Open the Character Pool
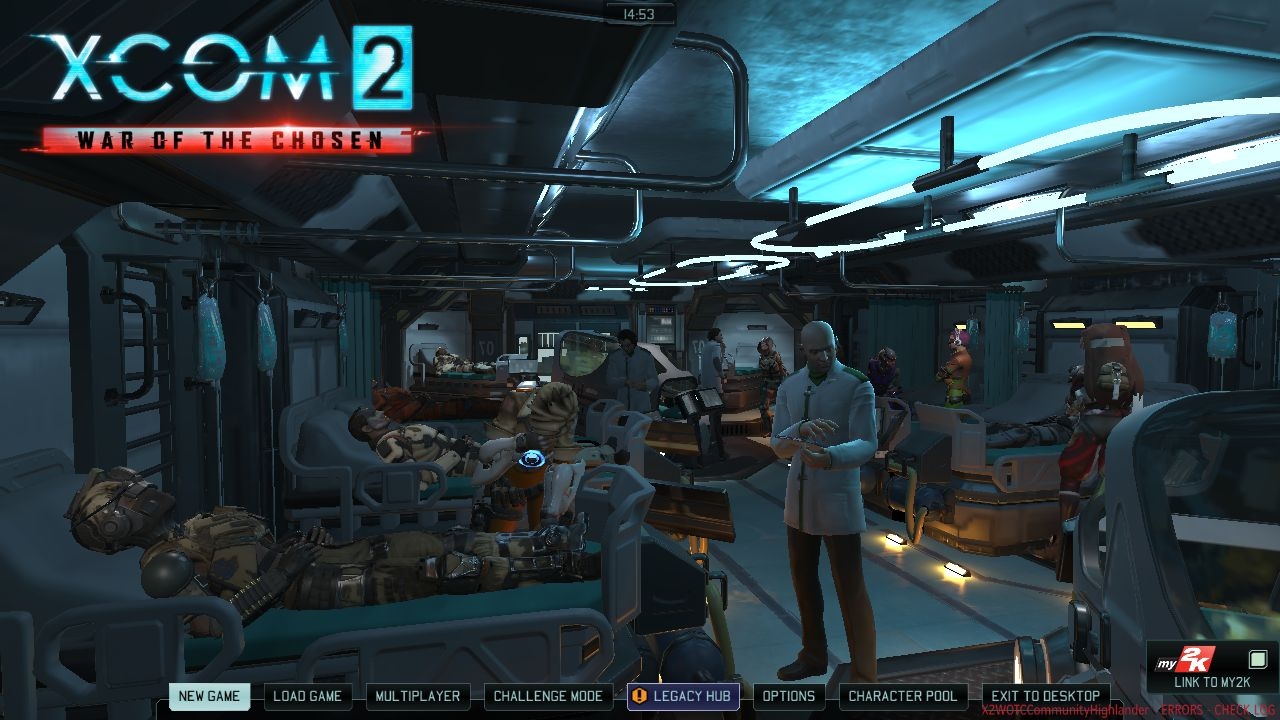This screenshot has width=1280, height=720. 903,696
